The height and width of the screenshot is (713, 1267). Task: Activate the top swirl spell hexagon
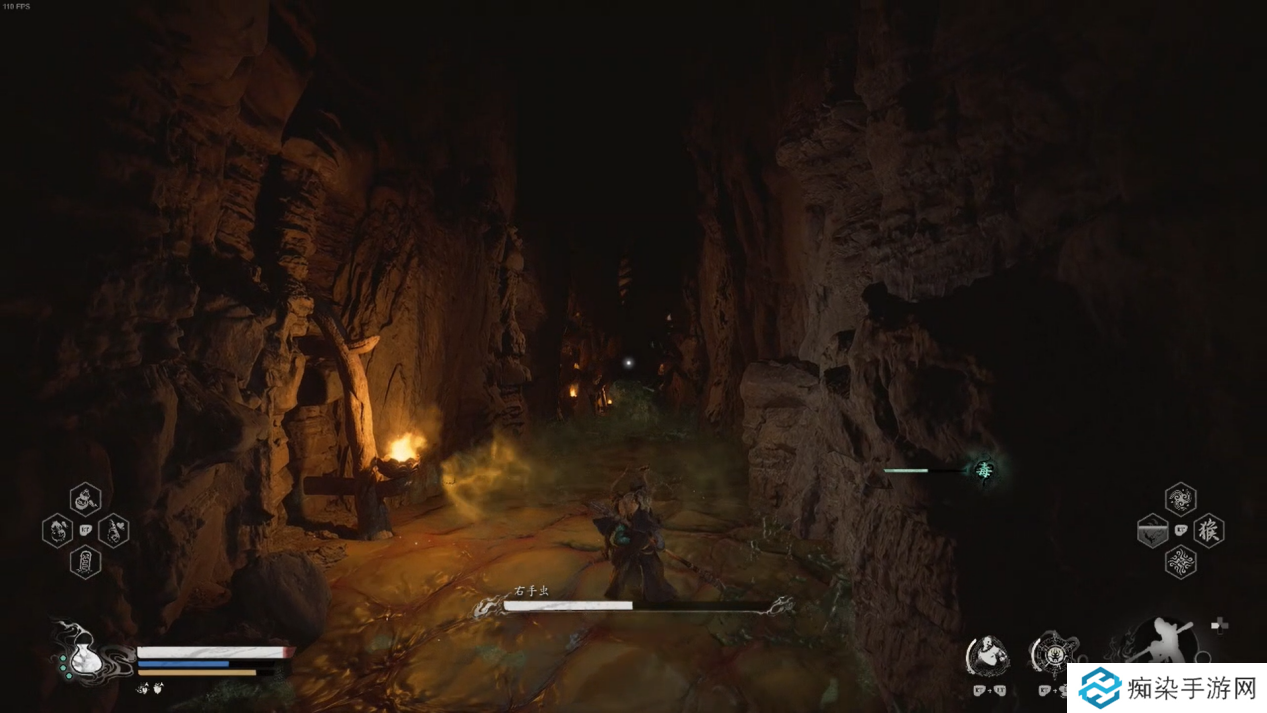[1181, 499]
